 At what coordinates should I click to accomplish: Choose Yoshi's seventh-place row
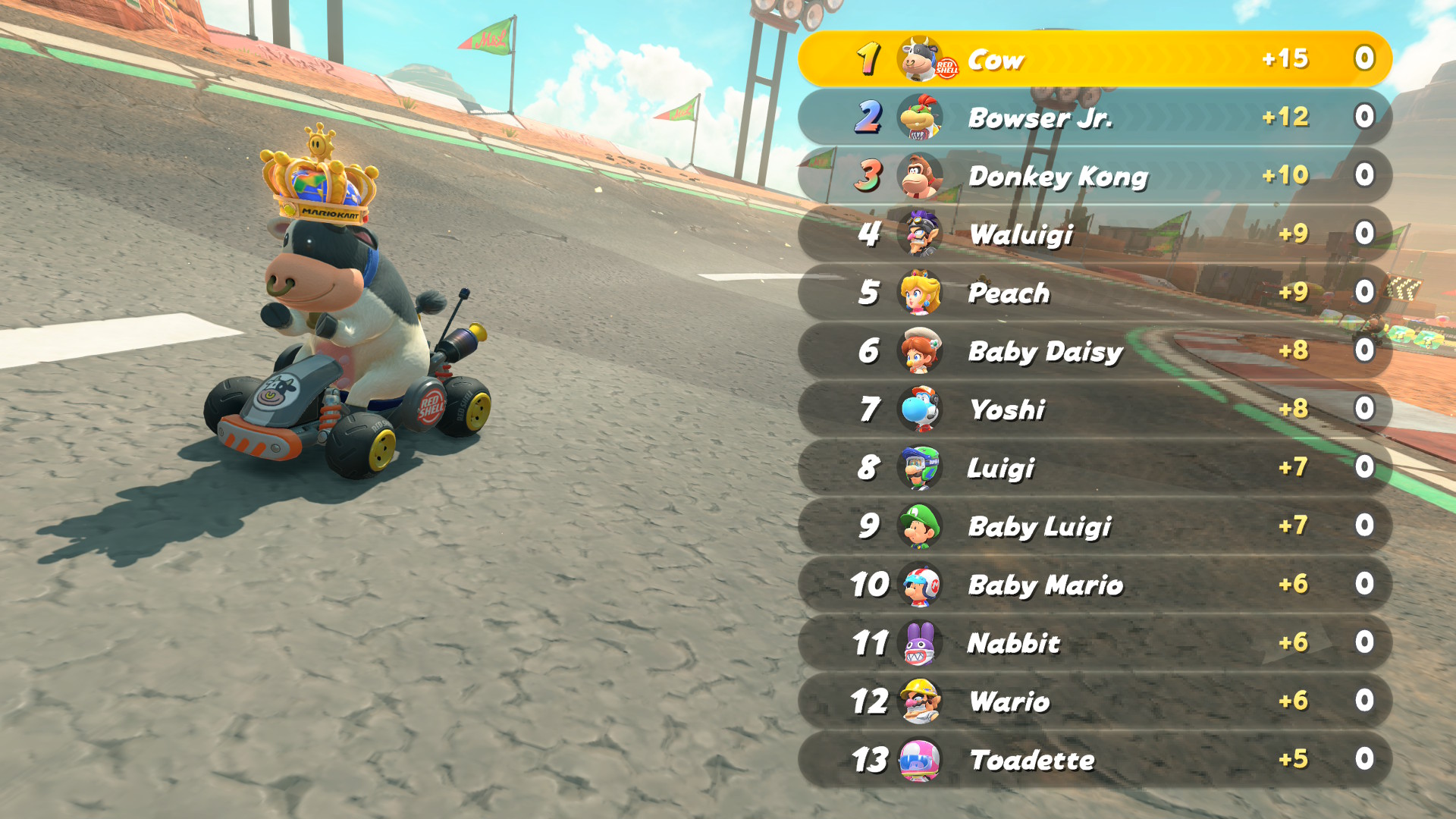(1094, 409)
